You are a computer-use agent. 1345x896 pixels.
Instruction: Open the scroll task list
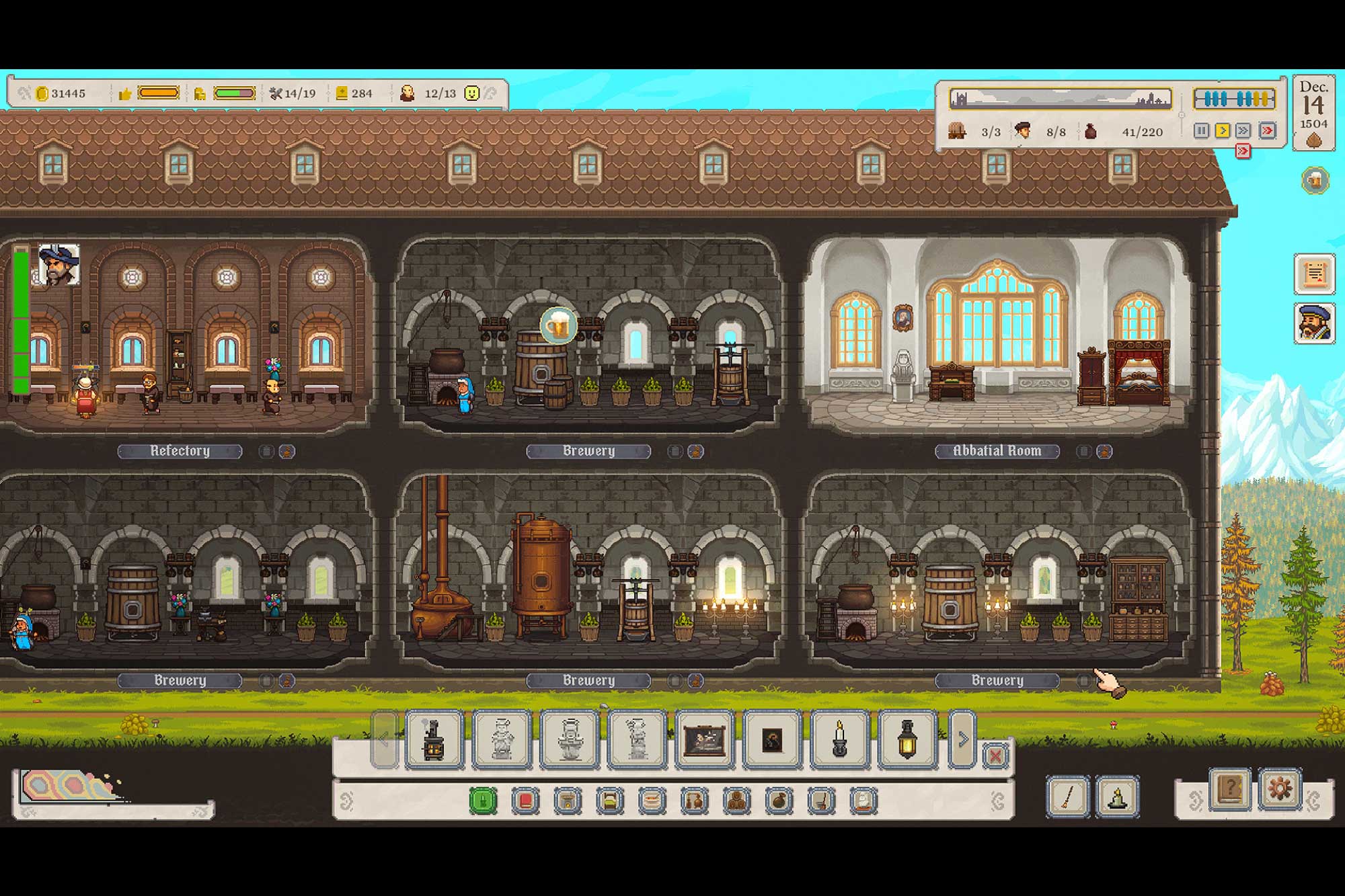pos(1314,274)
